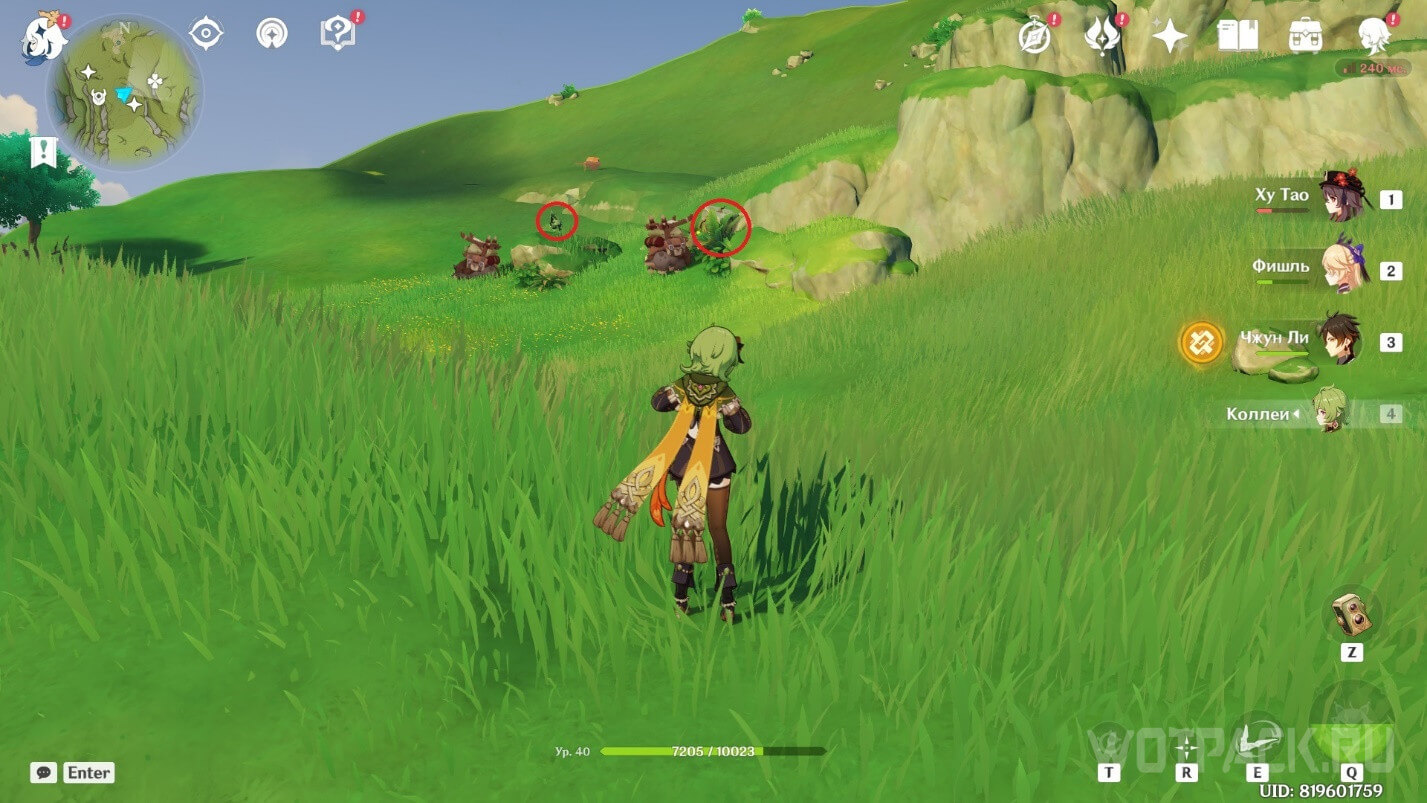Open the chat speech bubble
The width and height of the screenshot is (1427, 803).
coord(43,772)
